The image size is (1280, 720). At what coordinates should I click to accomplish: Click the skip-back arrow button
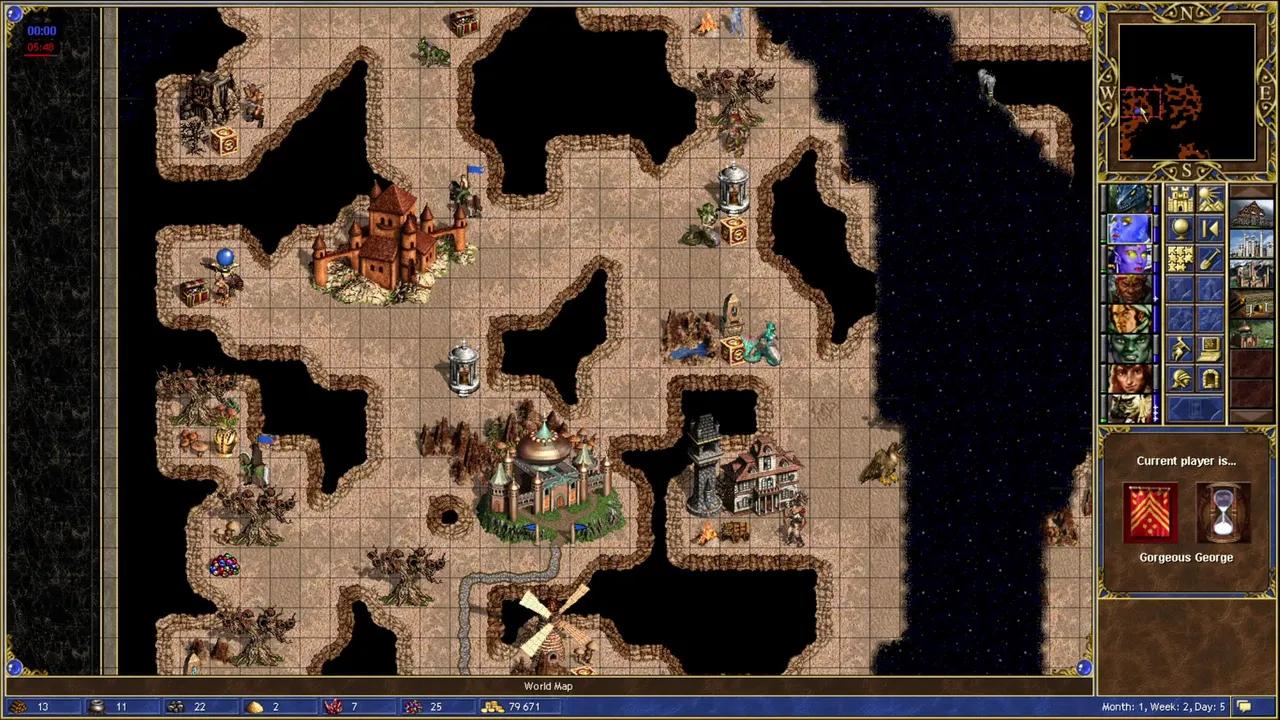1210,229
